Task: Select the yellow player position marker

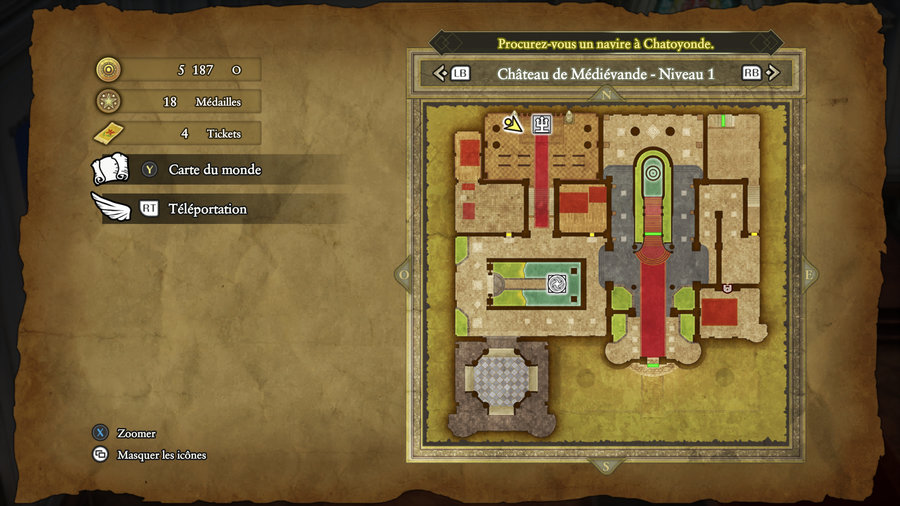Action: [x=513, y=123]
